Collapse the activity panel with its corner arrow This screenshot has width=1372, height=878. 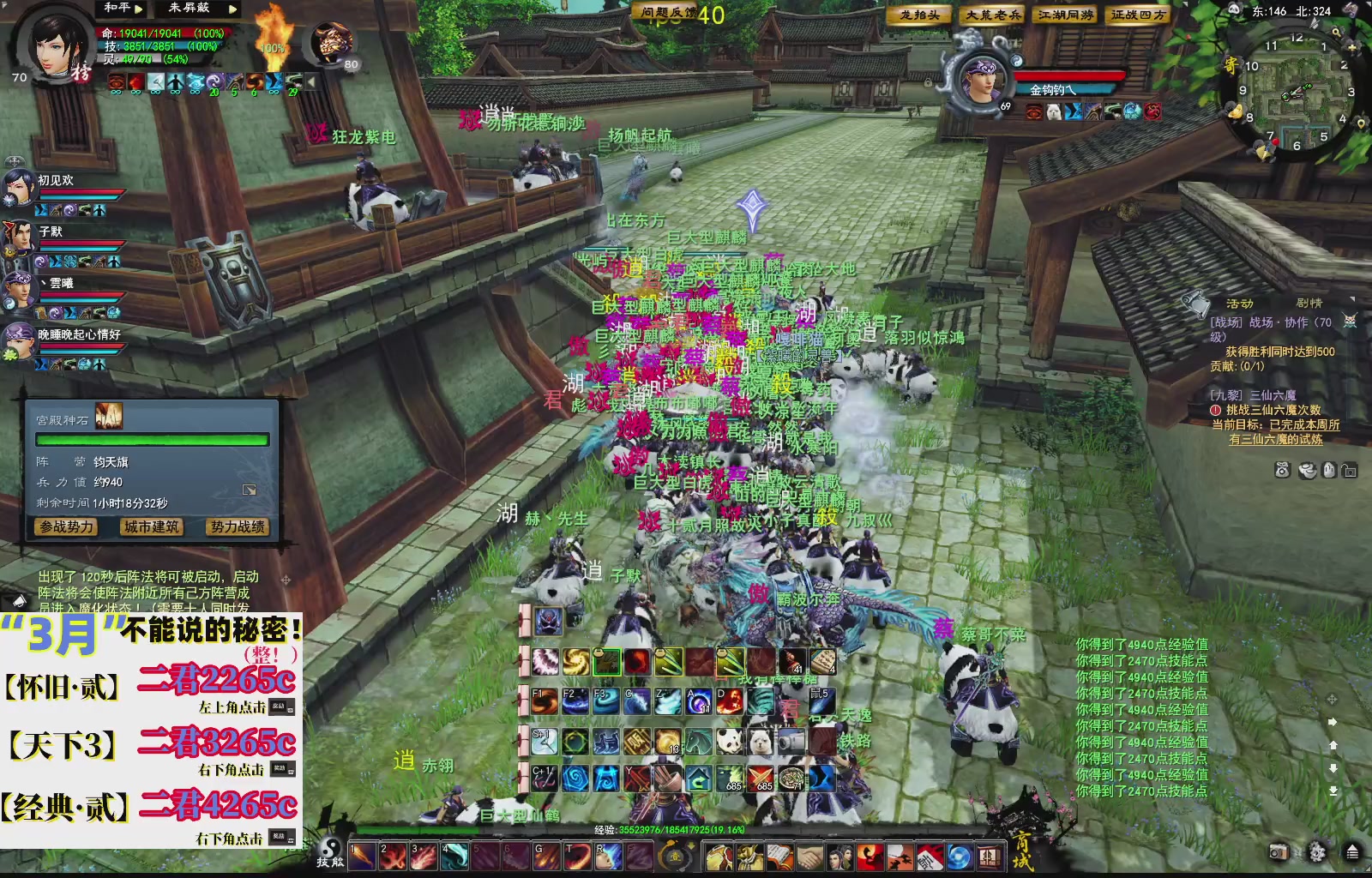[1352, 299]
